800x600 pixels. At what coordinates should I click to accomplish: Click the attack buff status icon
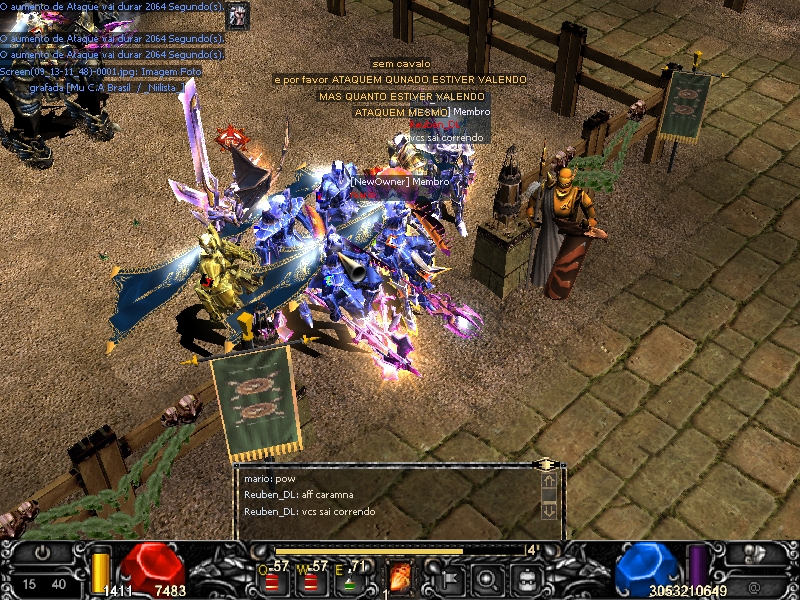point(238,15)
